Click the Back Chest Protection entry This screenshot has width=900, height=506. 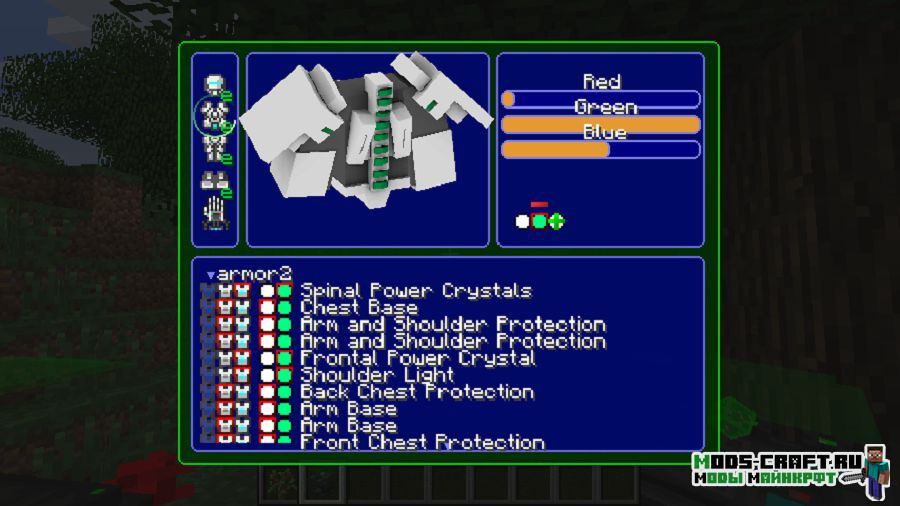click(x=416, y=392)
